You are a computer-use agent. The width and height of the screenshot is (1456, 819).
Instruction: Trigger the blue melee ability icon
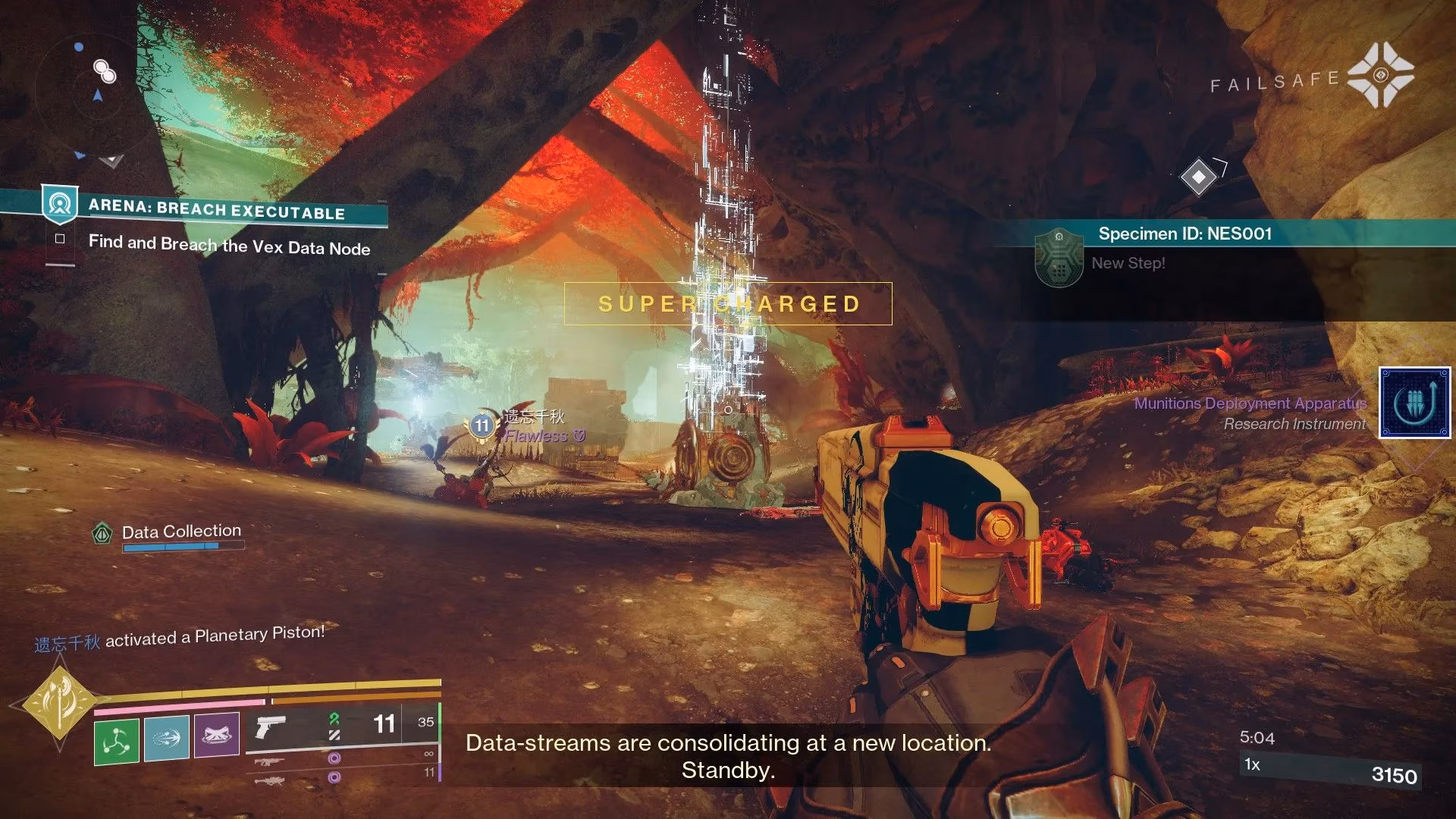[x=166, y=737]
